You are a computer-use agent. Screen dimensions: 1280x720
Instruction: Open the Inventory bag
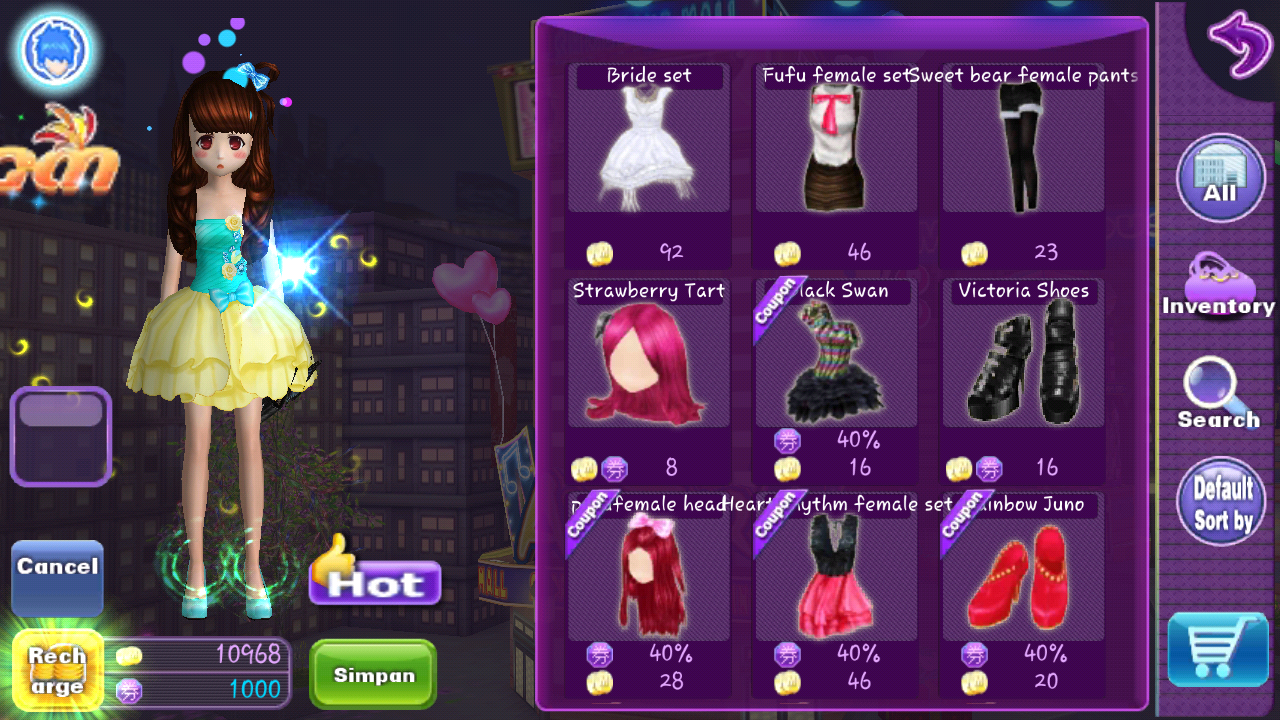pos(1218,286)
